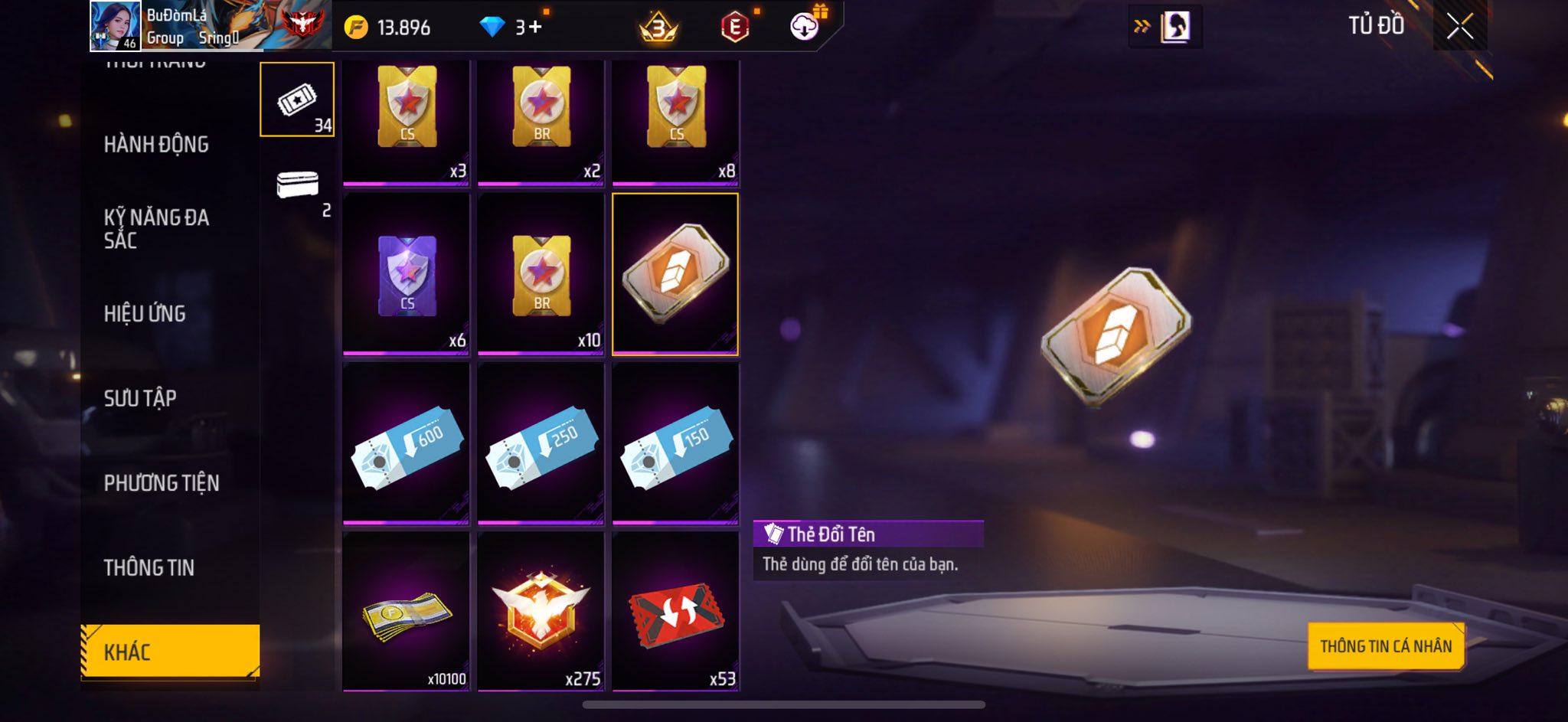Select the name change card item
This screenshot has width=1568, height=722.
point(675,274)
